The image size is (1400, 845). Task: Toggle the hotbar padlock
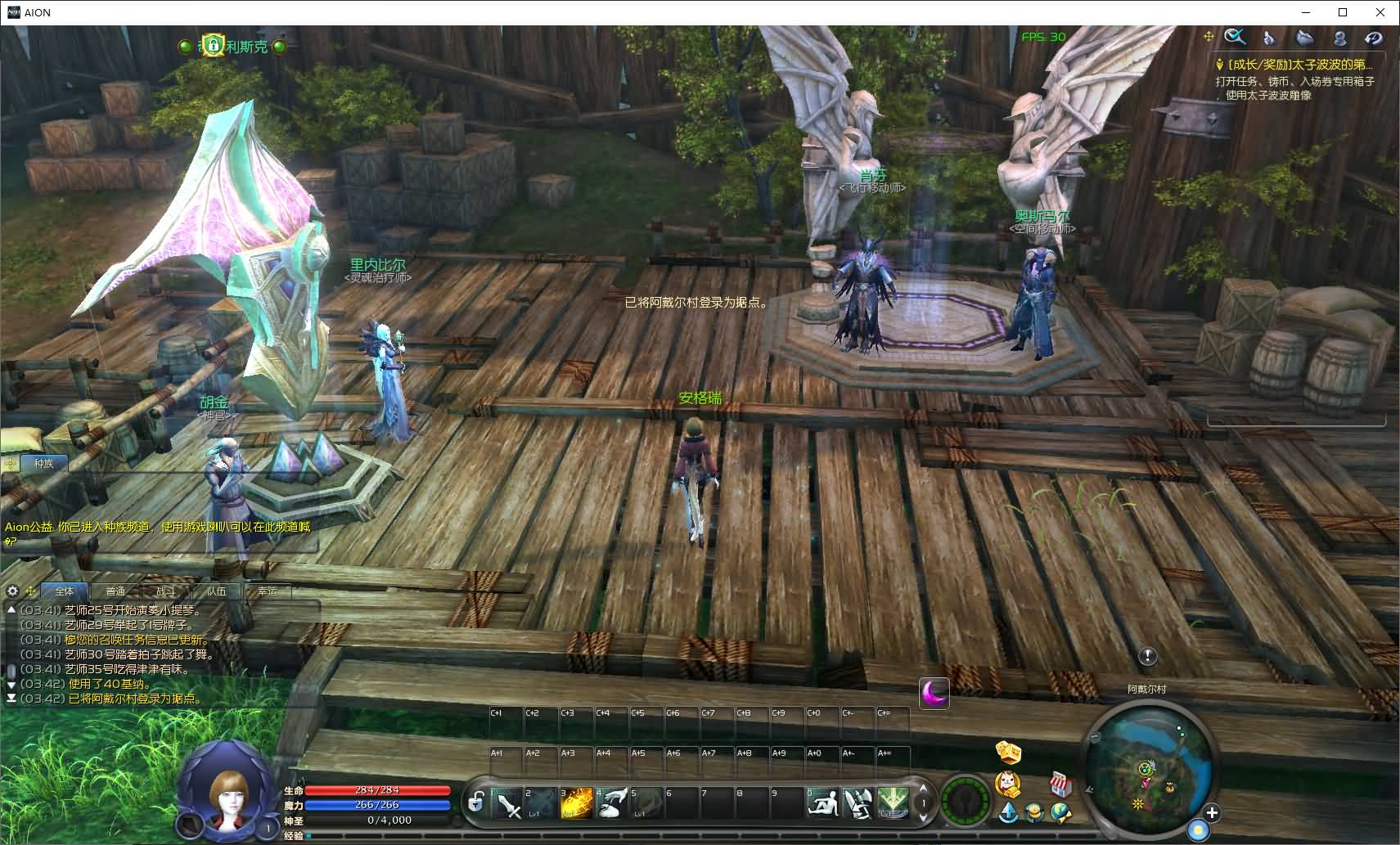(475, 802)
